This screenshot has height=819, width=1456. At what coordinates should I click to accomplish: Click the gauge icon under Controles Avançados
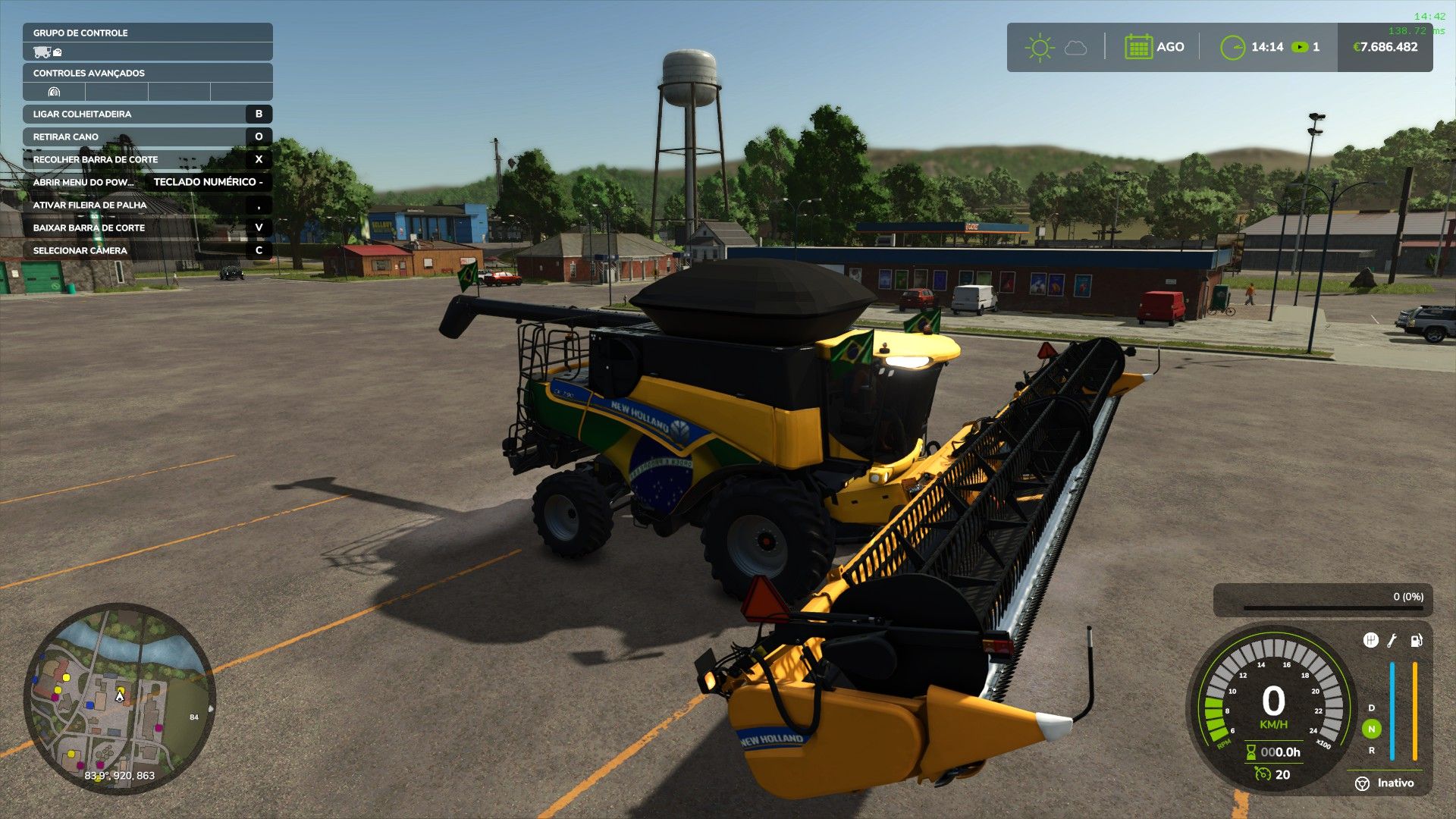click(54, 92)
